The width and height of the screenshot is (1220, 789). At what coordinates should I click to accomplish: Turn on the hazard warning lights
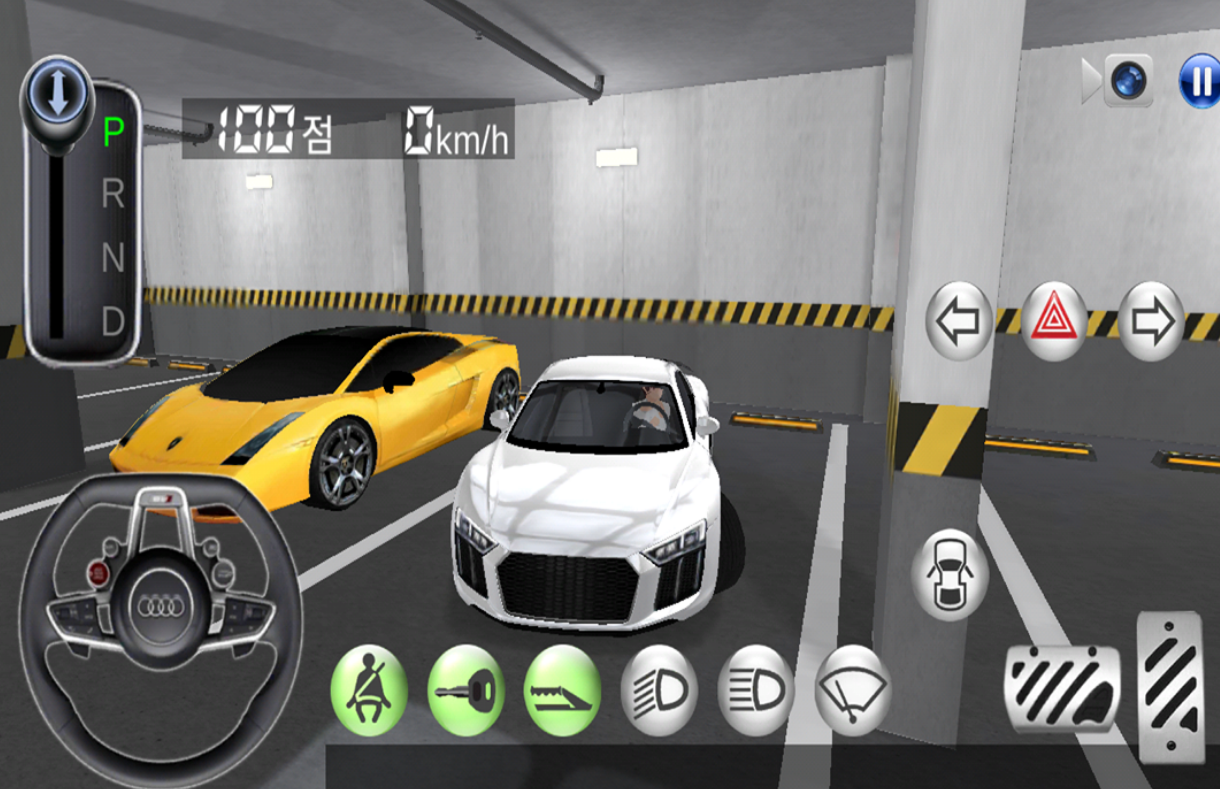(1054, 321)
